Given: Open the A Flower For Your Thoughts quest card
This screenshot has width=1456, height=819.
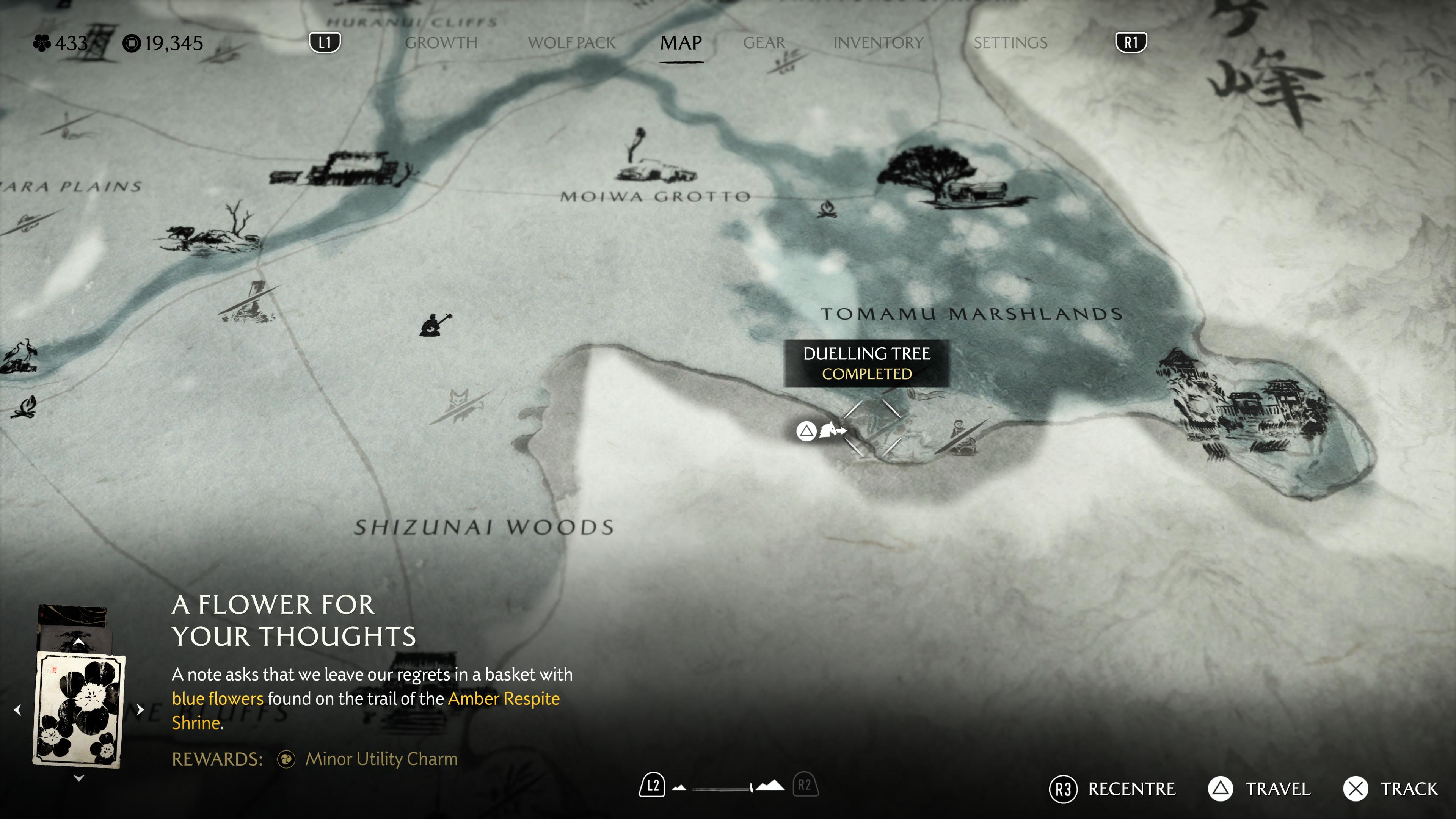Looking at the screenshot, I should coord(79,710).
